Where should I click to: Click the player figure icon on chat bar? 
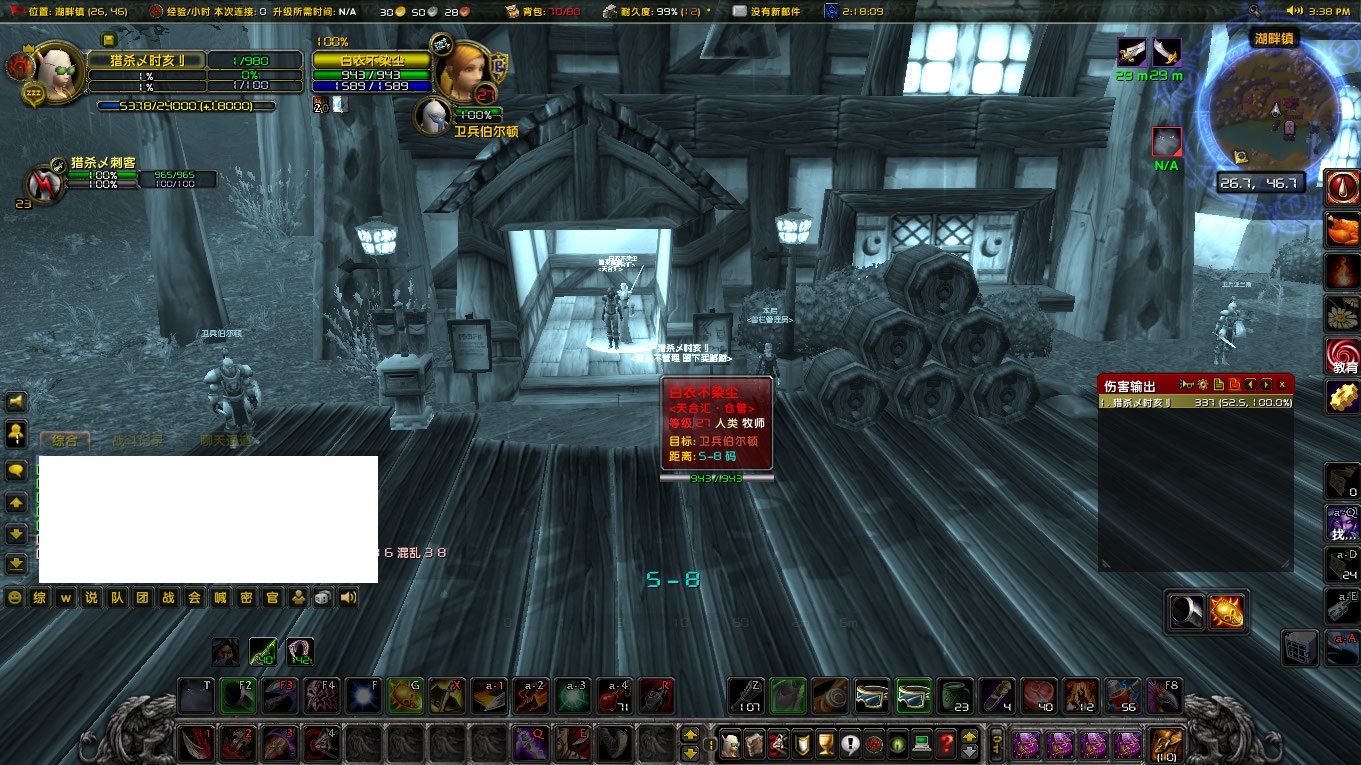coord(299,598)
